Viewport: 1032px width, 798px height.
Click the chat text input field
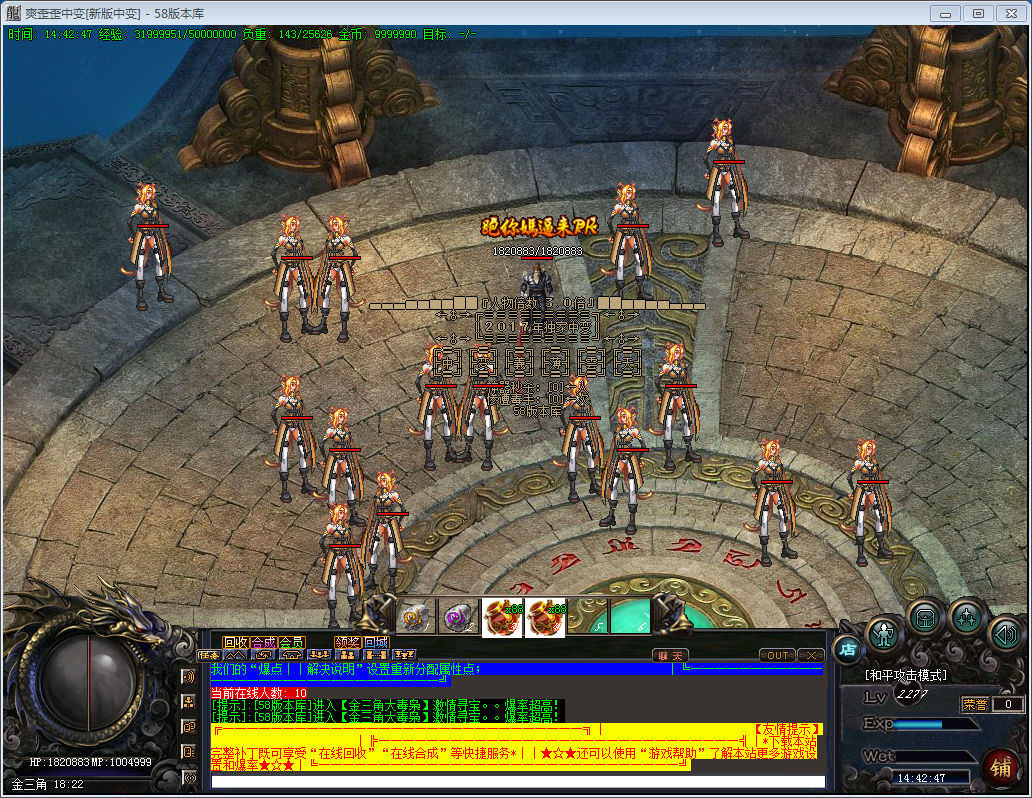pyautogui.click(x=518, y=781)
